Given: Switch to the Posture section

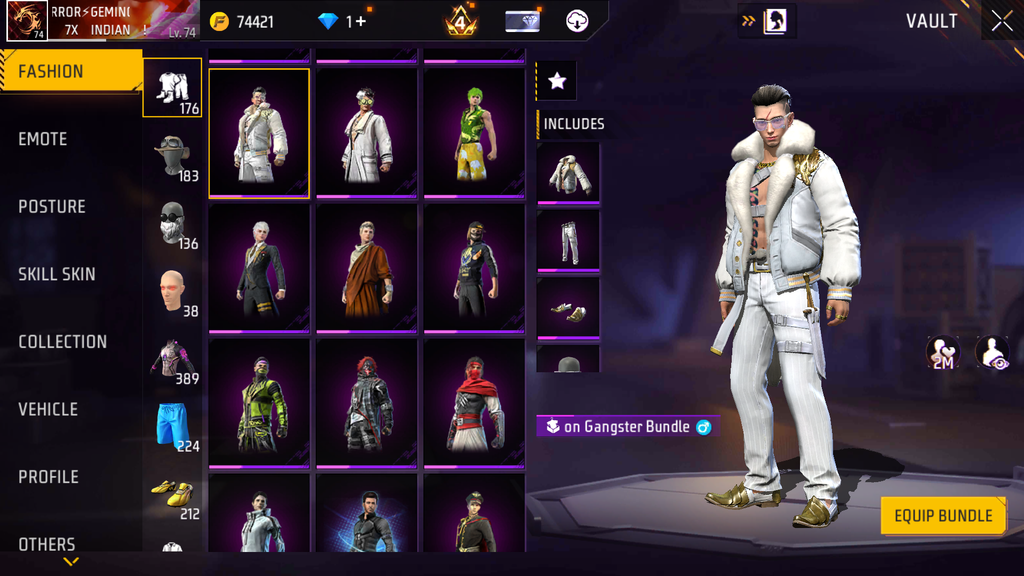Looking at the screenshot, I should (x=52, y=207).
